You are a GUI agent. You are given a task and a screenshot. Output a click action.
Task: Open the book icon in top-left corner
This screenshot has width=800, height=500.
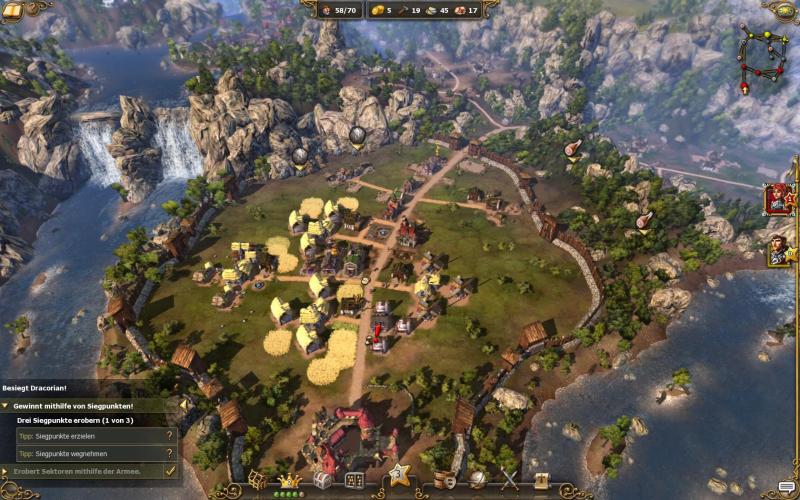click(x=14, y=8)
